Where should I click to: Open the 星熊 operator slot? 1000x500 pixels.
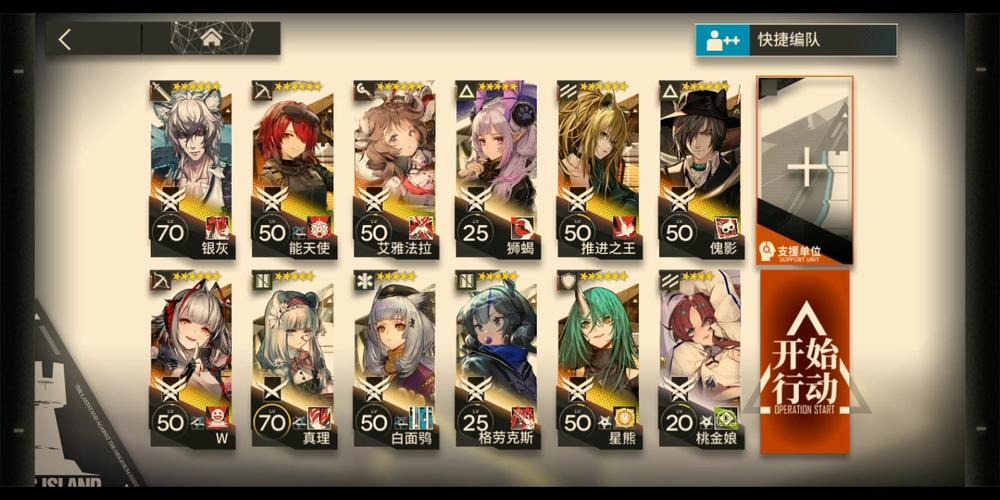pyautogui.click(x=599, y=358)
